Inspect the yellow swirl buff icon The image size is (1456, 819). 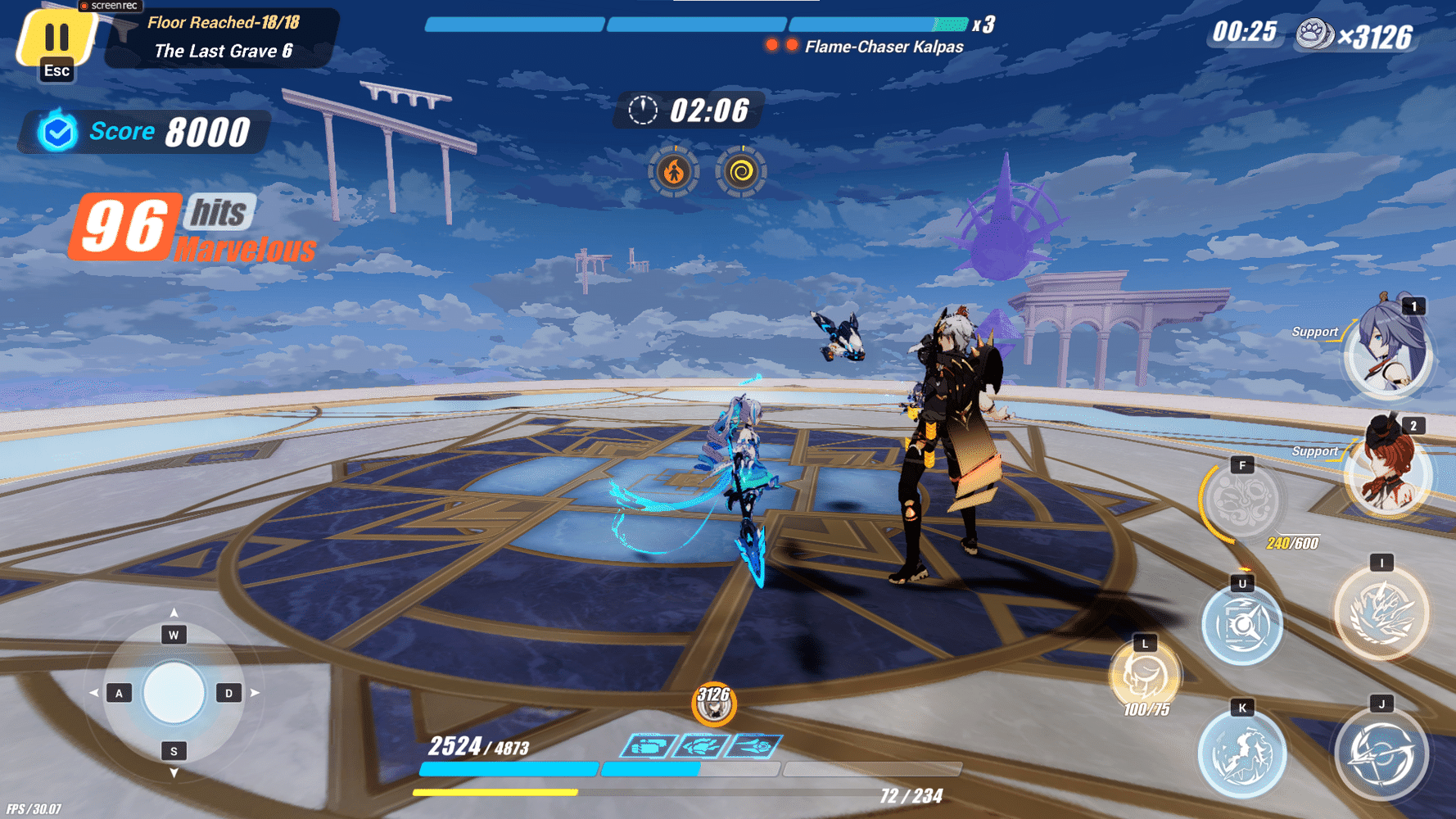click(739, 170)
